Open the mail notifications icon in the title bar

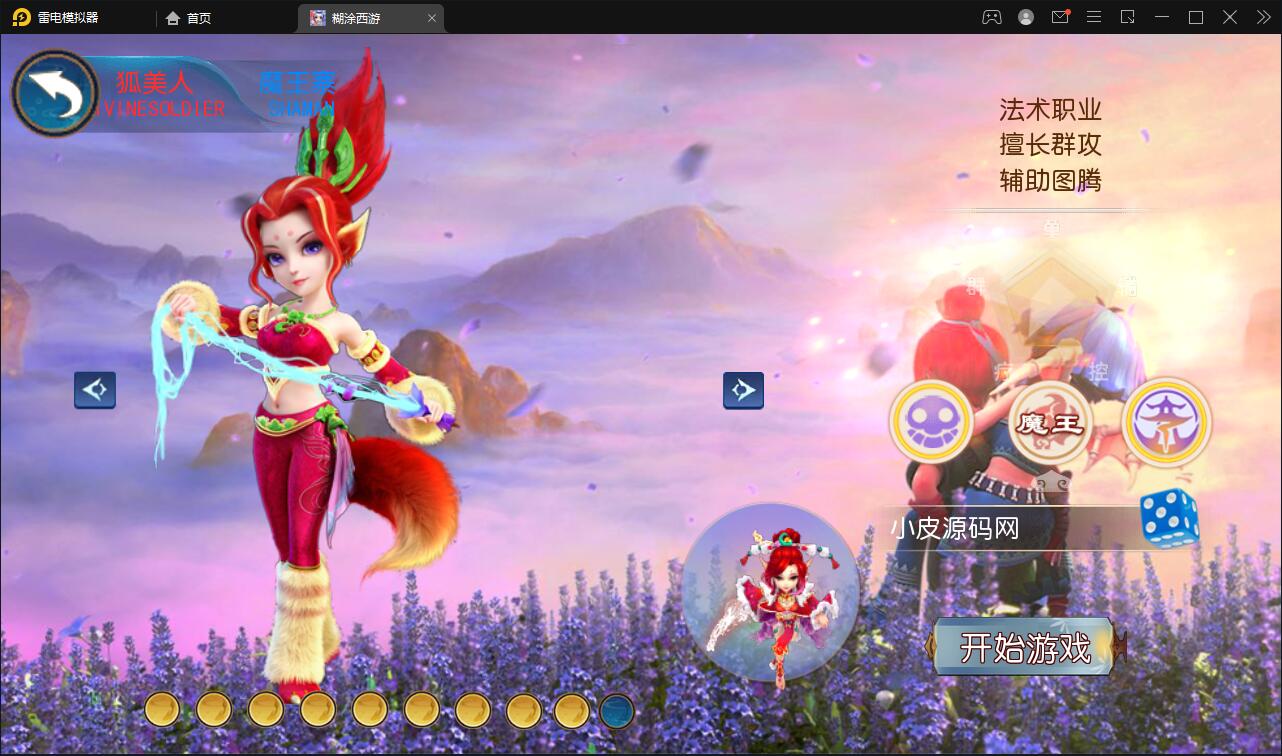click(1060, 17)
